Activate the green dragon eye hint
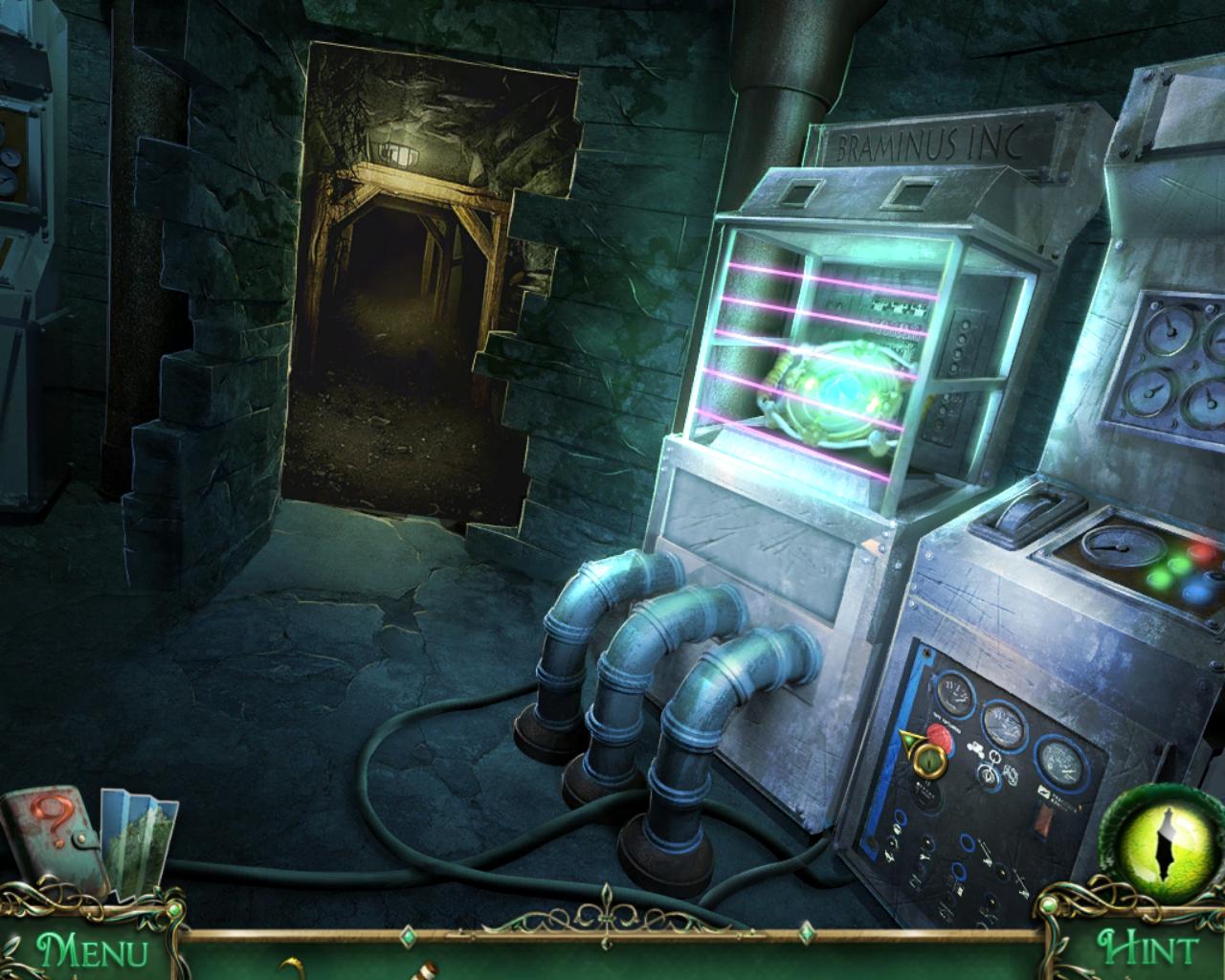Image resolution: width=1225 pixels, height=980 pixels. pyautogui.click(x=1166, y=839)
